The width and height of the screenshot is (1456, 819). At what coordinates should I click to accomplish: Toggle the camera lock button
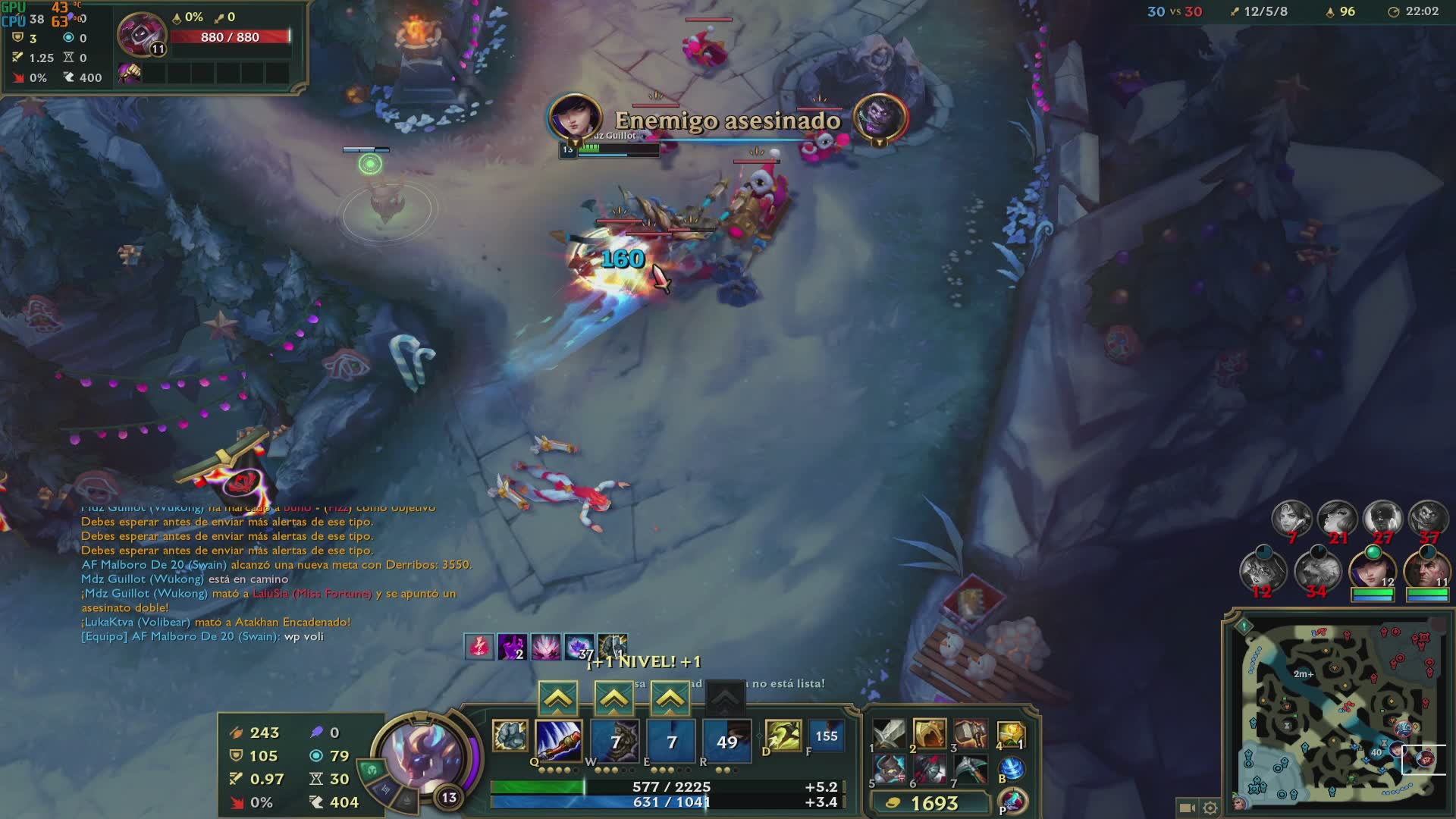tap(1187, 808)
